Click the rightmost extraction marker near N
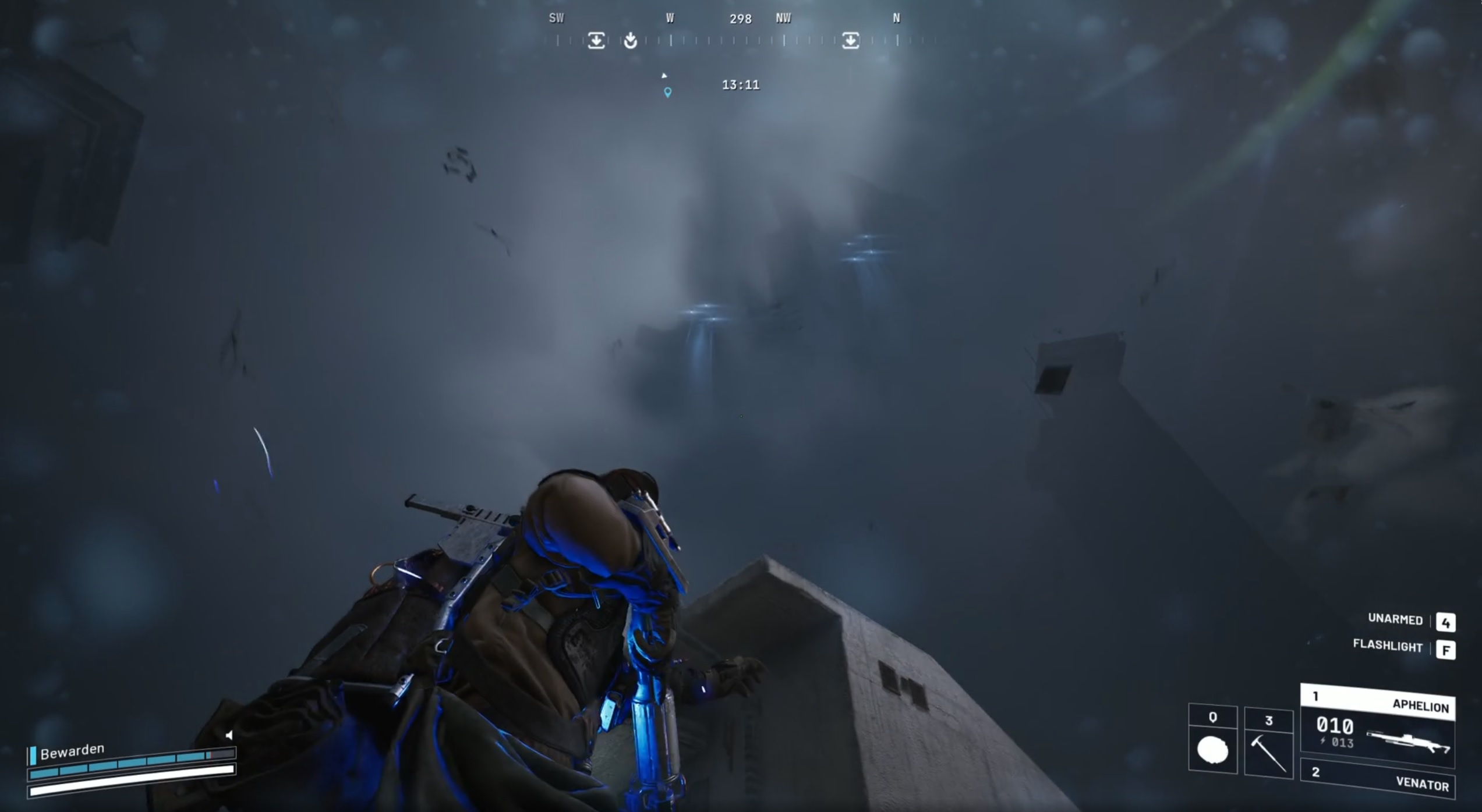 pos(850,39)
